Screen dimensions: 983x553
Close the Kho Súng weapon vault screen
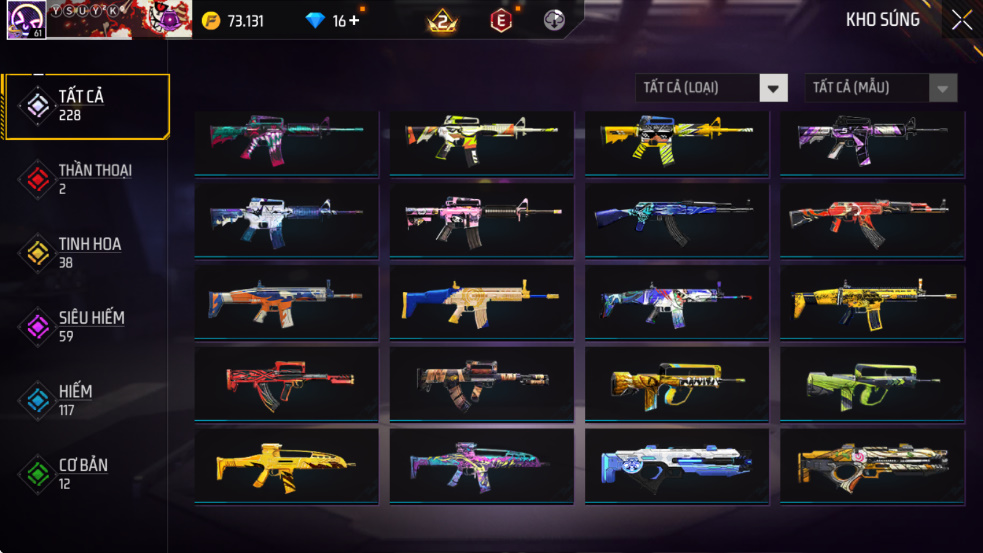(961, 20)
